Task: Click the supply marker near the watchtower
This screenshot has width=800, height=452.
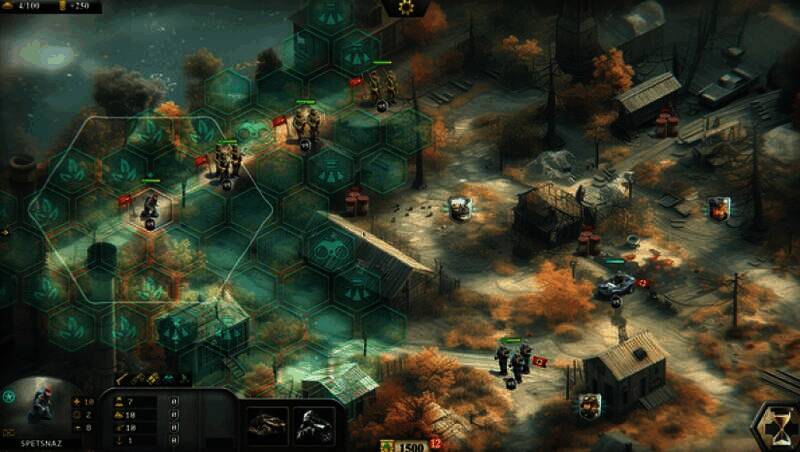Action: (459, 207)
